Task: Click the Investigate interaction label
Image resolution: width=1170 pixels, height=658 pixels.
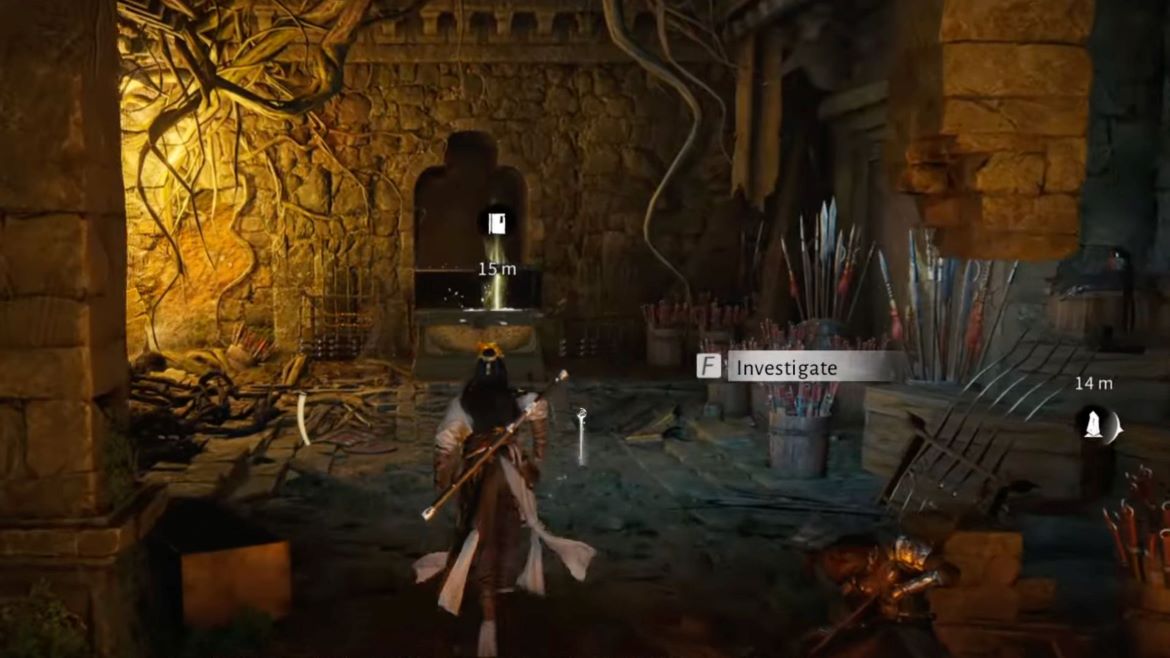Action: (786, 367)
